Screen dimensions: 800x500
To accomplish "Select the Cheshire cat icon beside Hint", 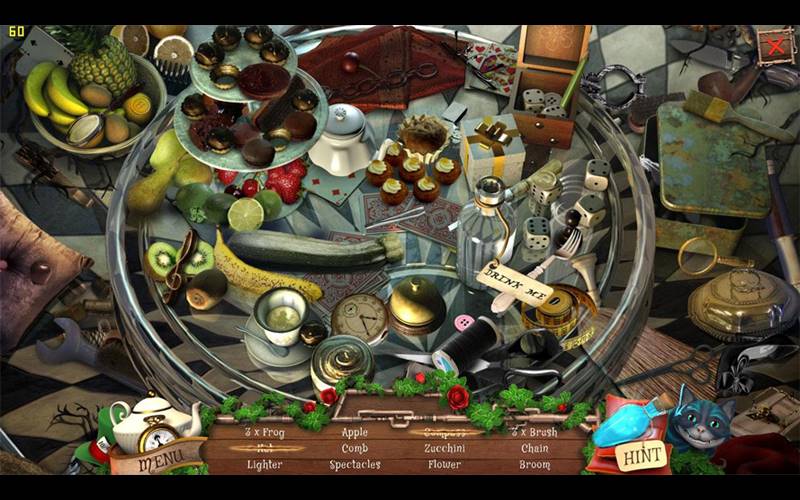I will point(700,420).
